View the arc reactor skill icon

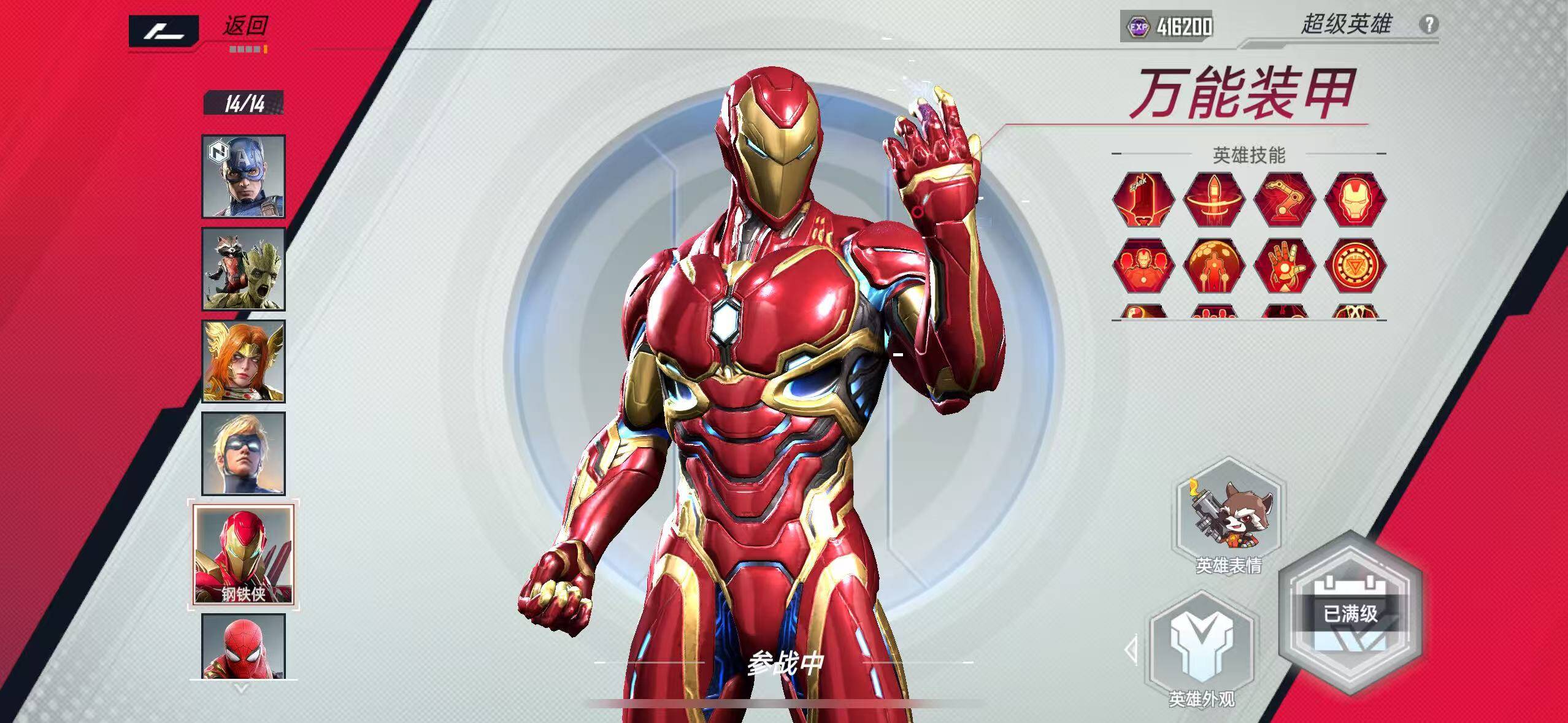(x=1355, y=266)
